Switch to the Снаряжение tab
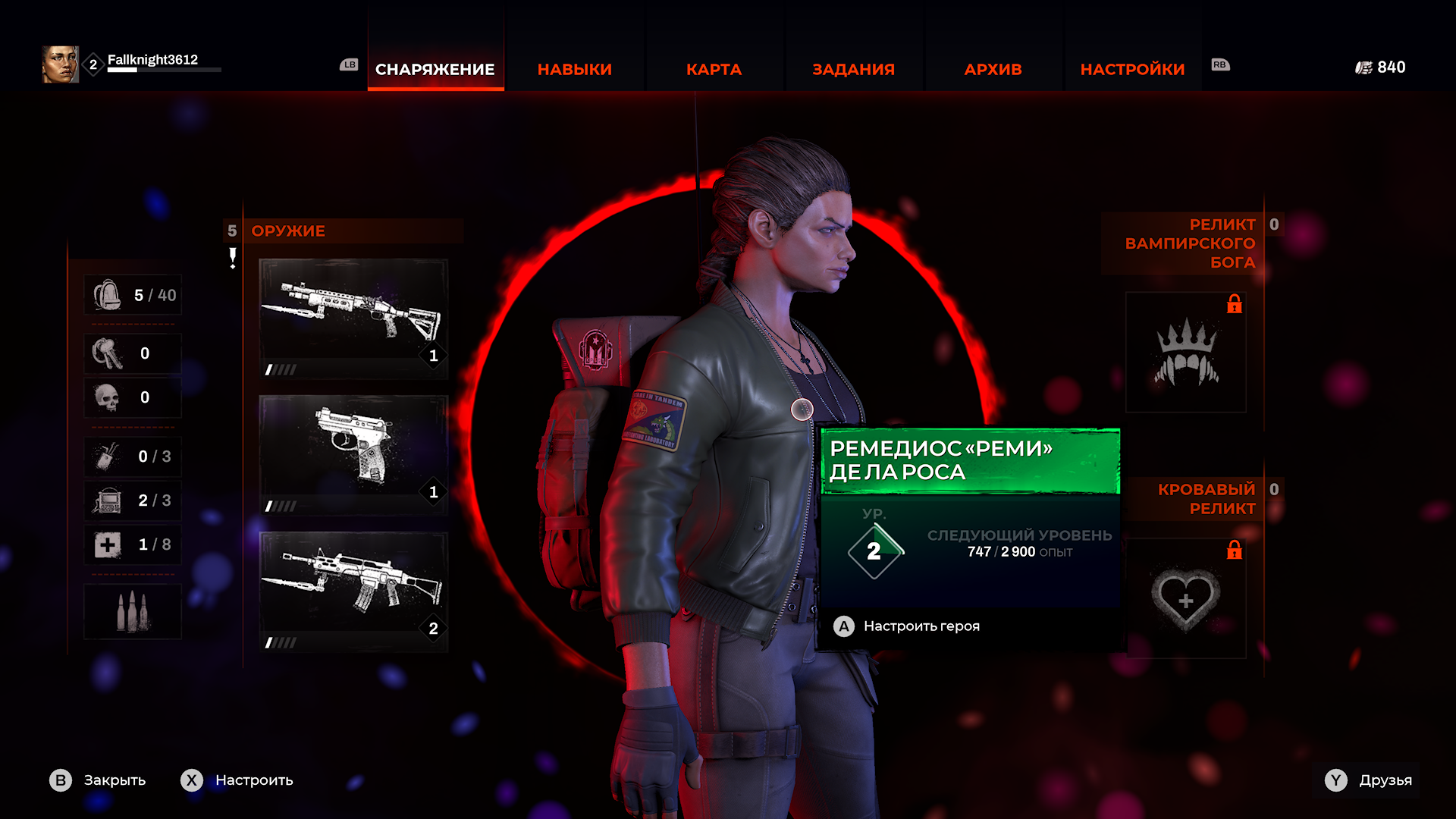 click(x=435, y=69)
